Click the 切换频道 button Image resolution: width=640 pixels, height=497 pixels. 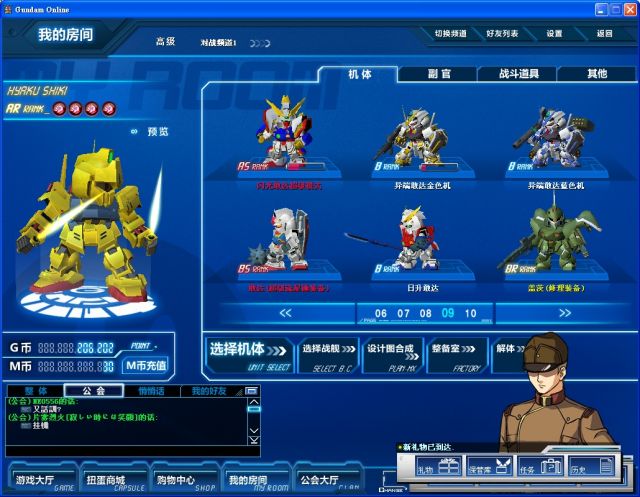coord(450,33)
